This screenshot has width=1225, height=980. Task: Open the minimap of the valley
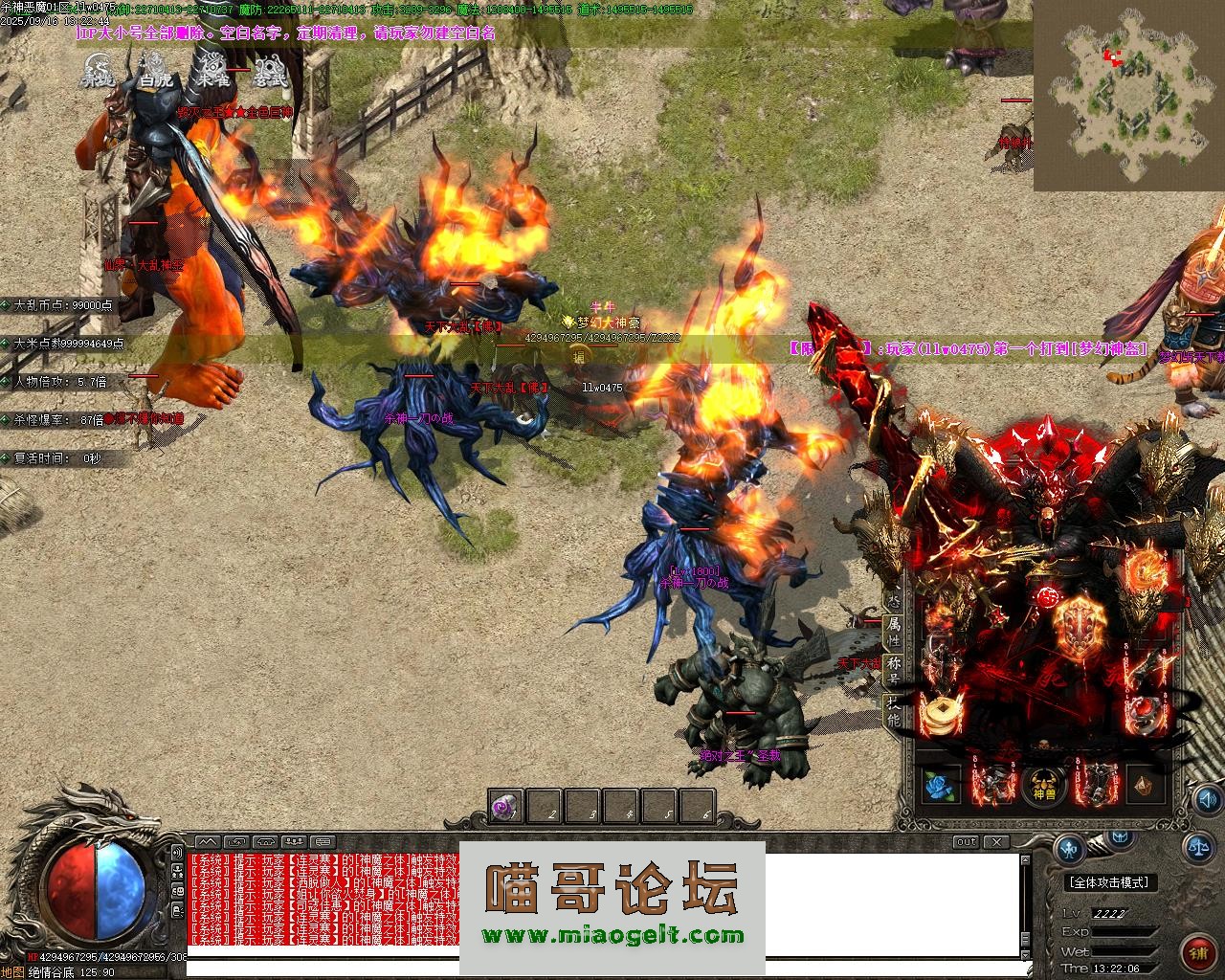(1128, 94)
